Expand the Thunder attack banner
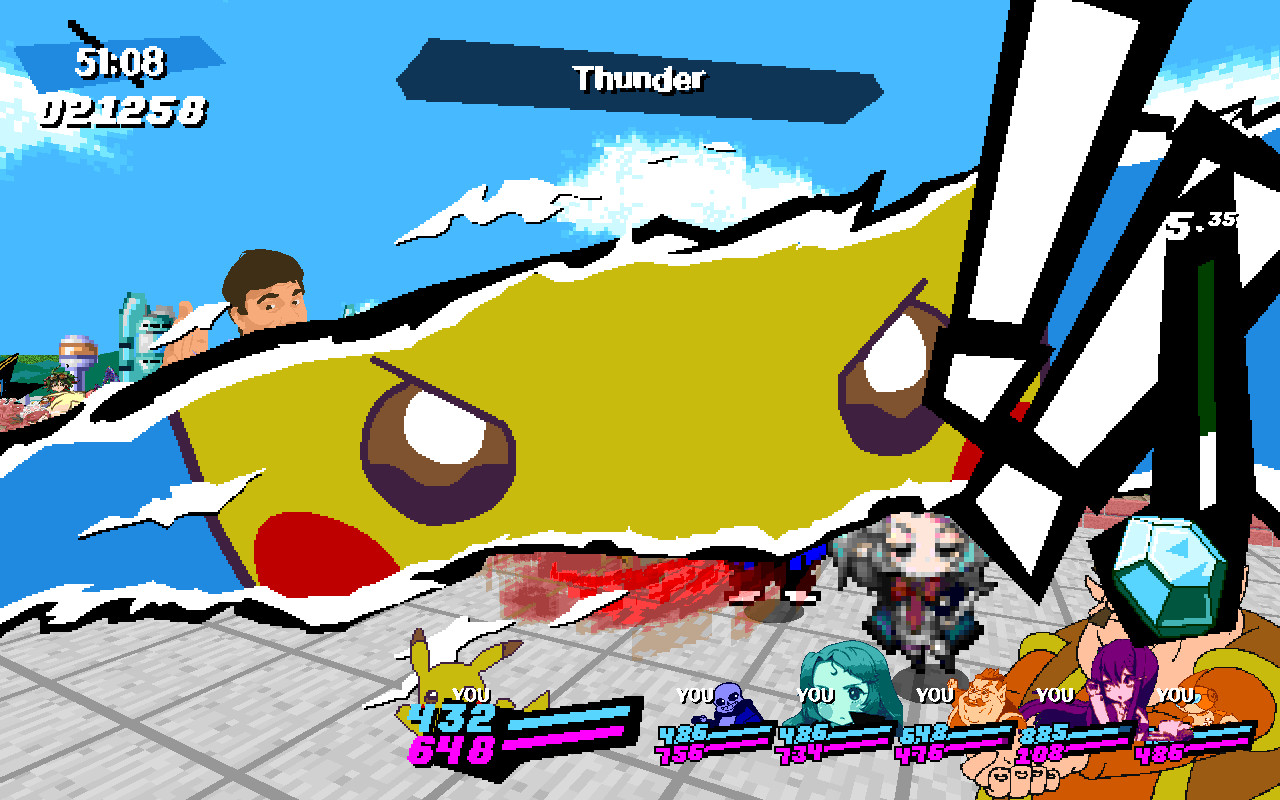1280x800 pixels. 640,80
